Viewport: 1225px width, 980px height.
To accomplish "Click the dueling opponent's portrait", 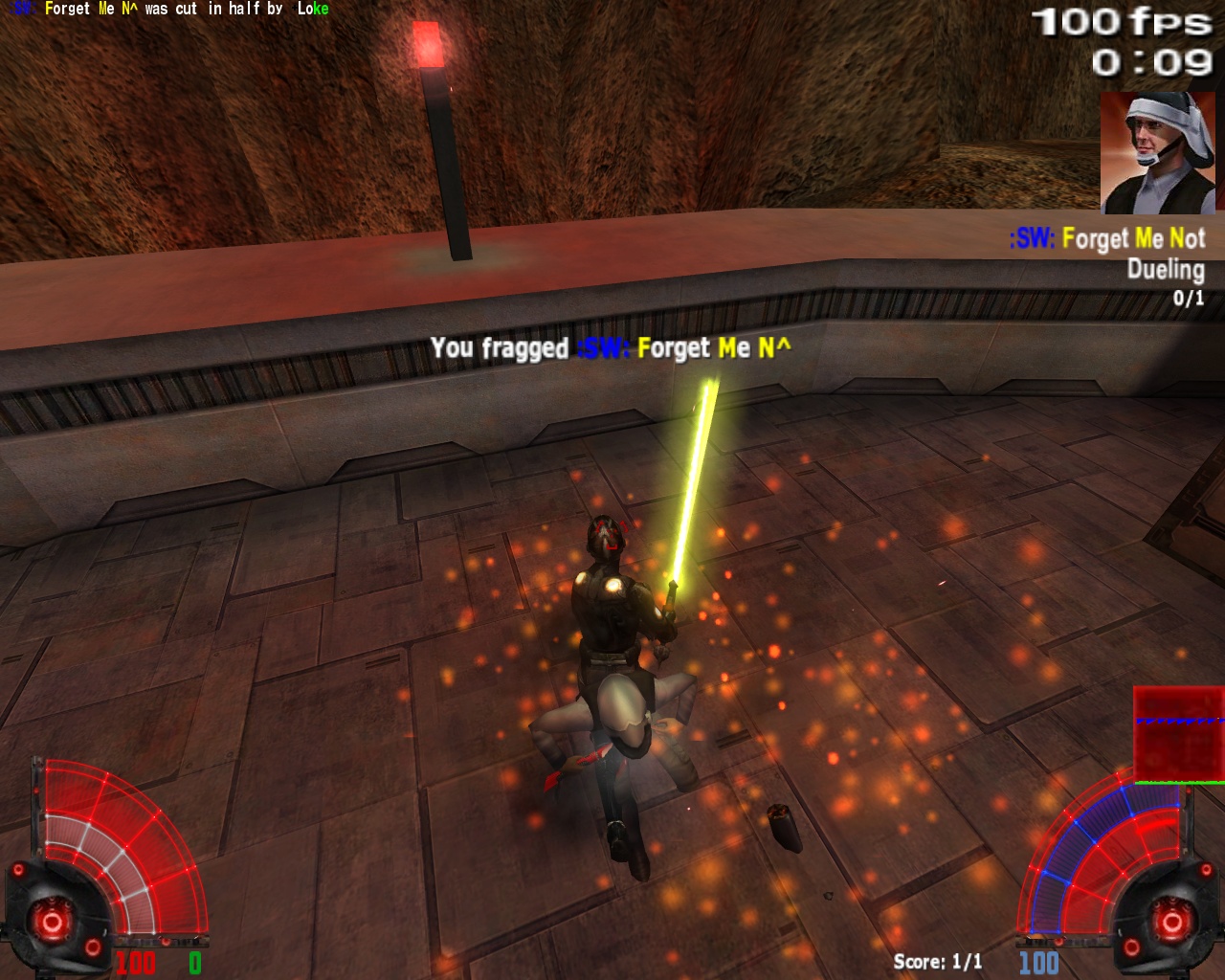I will (x=1157, y=153).
